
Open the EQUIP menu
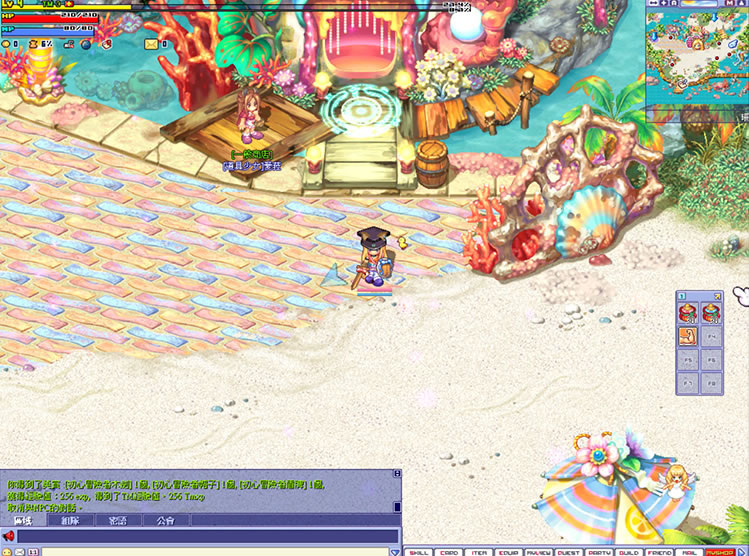[x=511, y=551]
